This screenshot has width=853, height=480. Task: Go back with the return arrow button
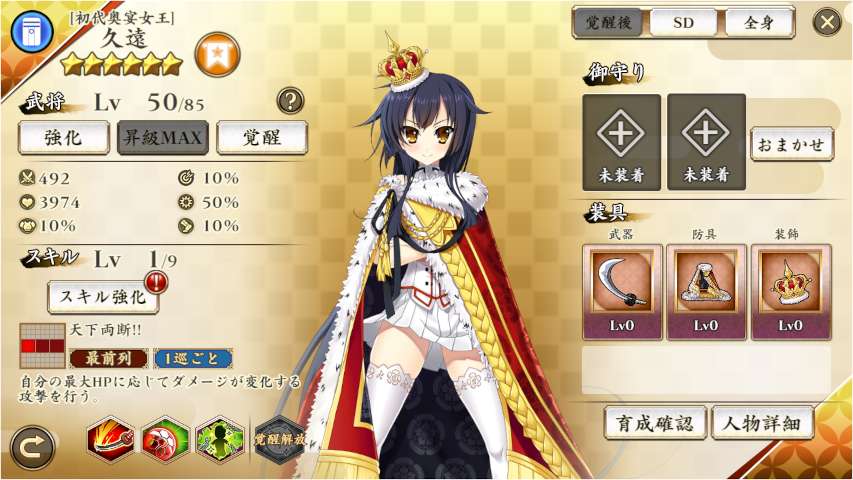tap(32, 448)
